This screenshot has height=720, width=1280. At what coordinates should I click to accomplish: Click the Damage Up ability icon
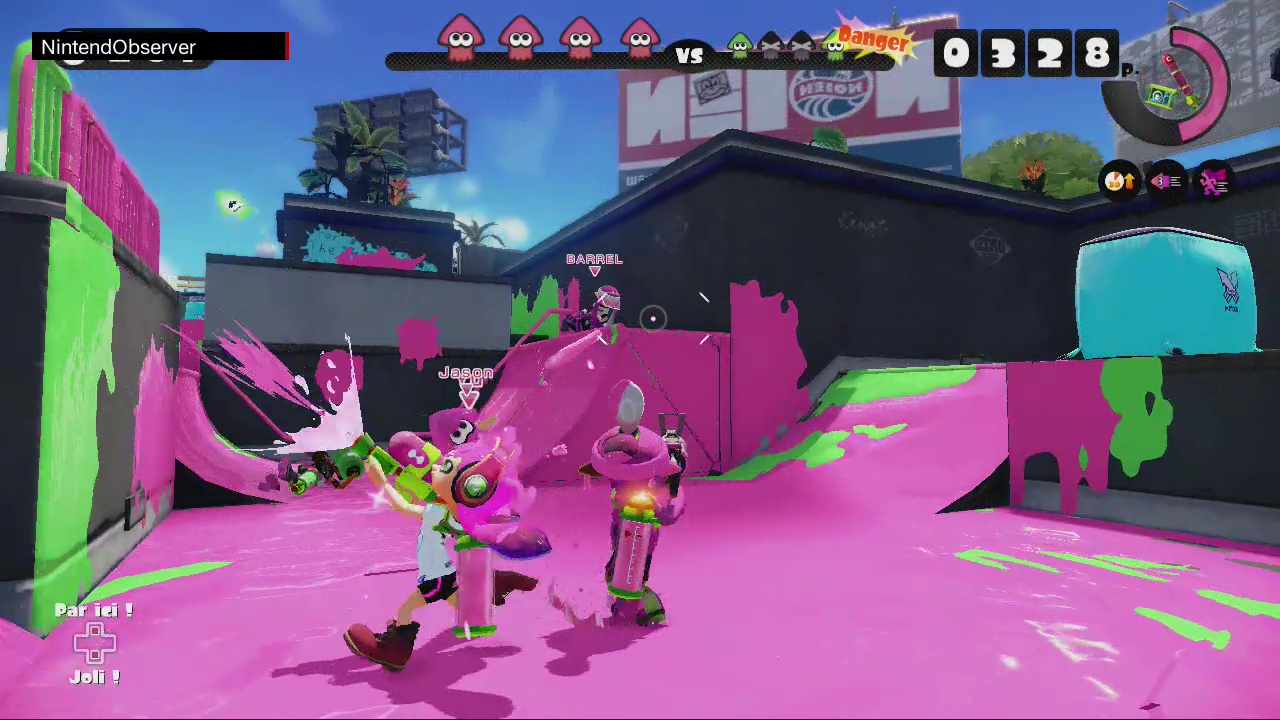(x=1120, y=180)
